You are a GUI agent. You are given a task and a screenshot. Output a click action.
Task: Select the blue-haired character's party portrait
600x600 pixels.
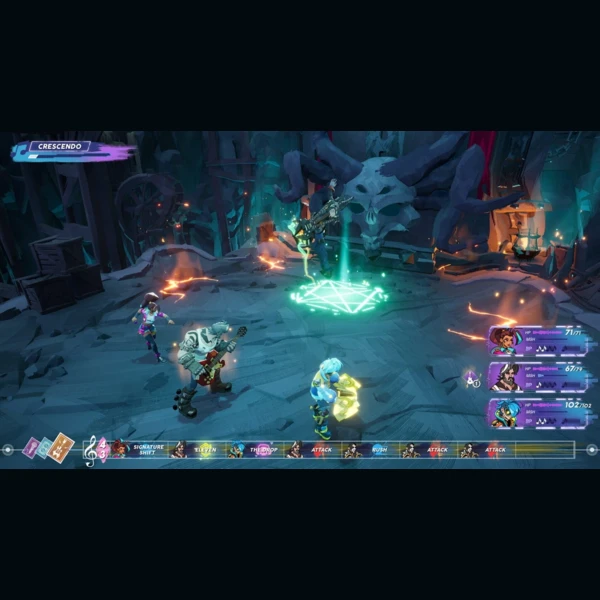point(504,413)
